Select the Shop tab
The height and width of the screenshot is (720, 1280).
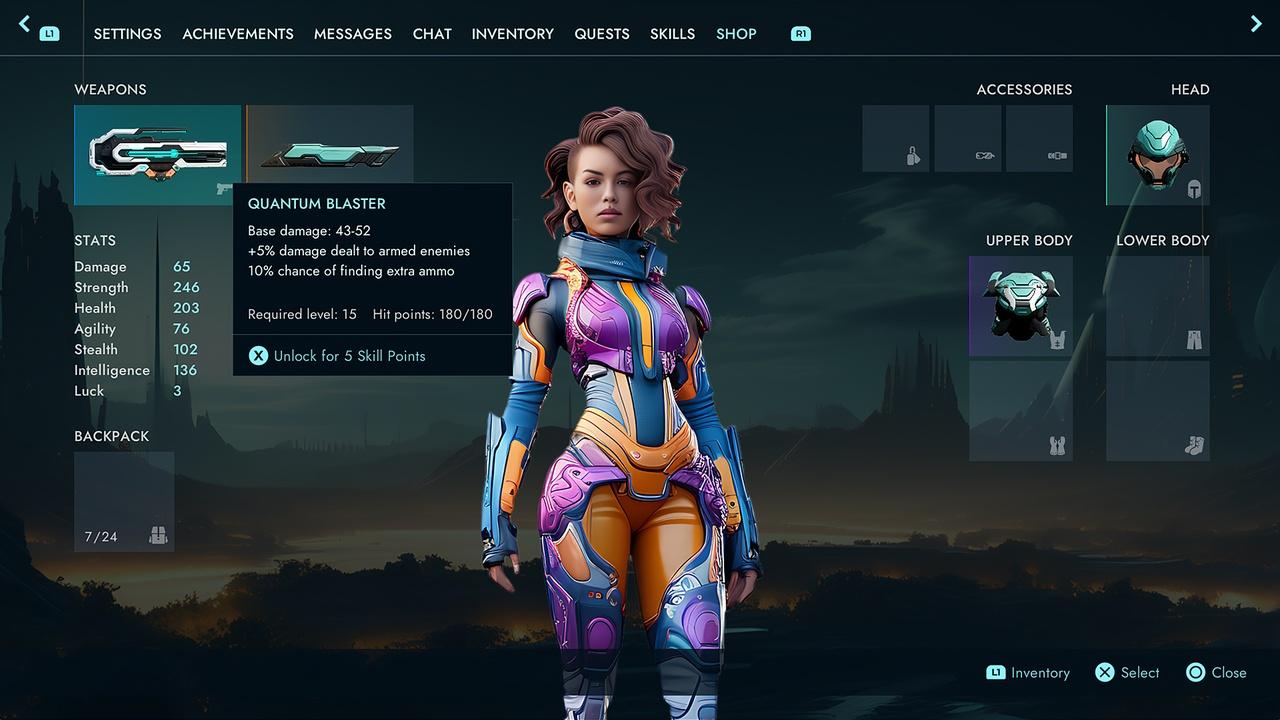(736, 34)
